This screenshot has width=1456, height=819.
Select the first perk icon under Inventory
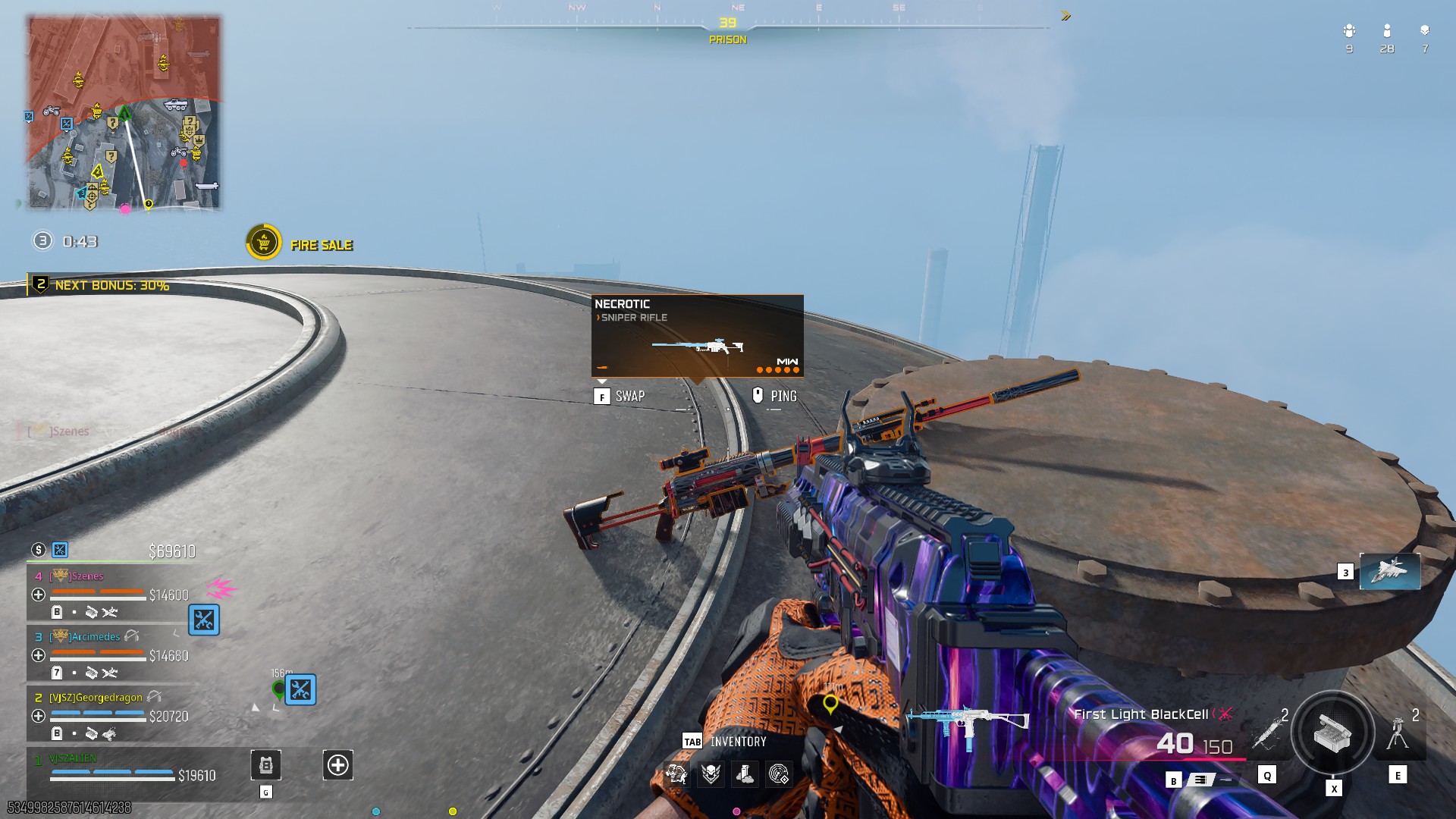click(x=676, y=773)
